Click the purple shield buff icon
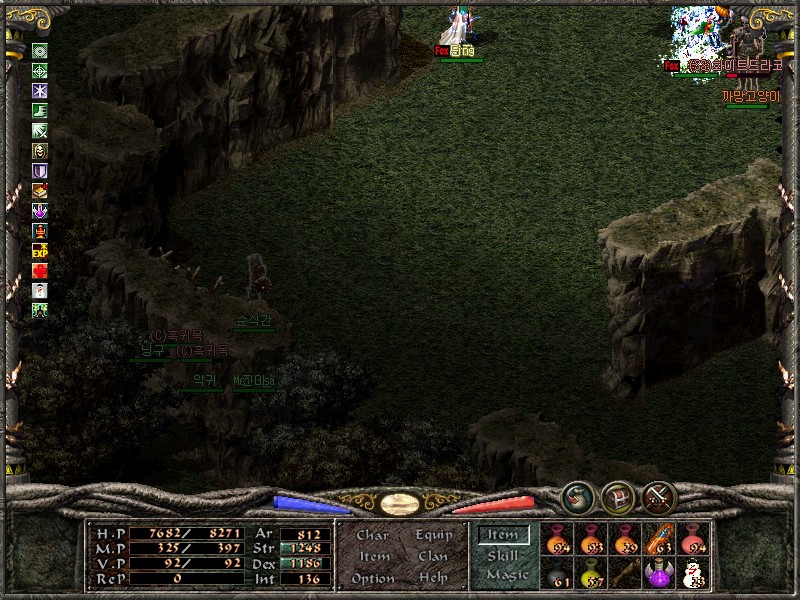 pos(40,171)
